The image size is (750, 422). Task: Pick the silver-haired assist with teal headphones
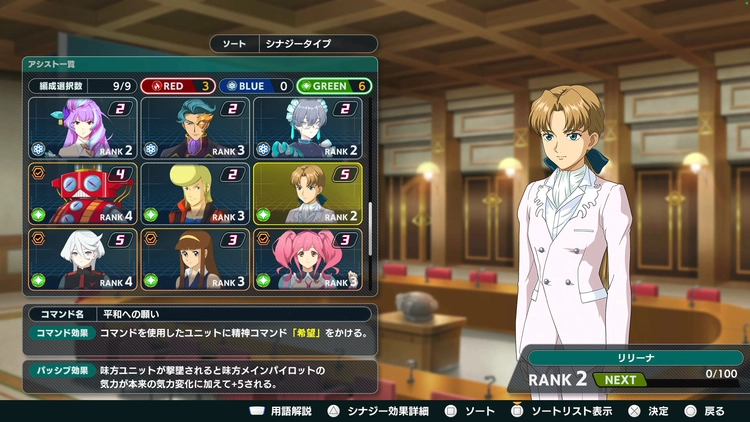click(x=308, y=128)
